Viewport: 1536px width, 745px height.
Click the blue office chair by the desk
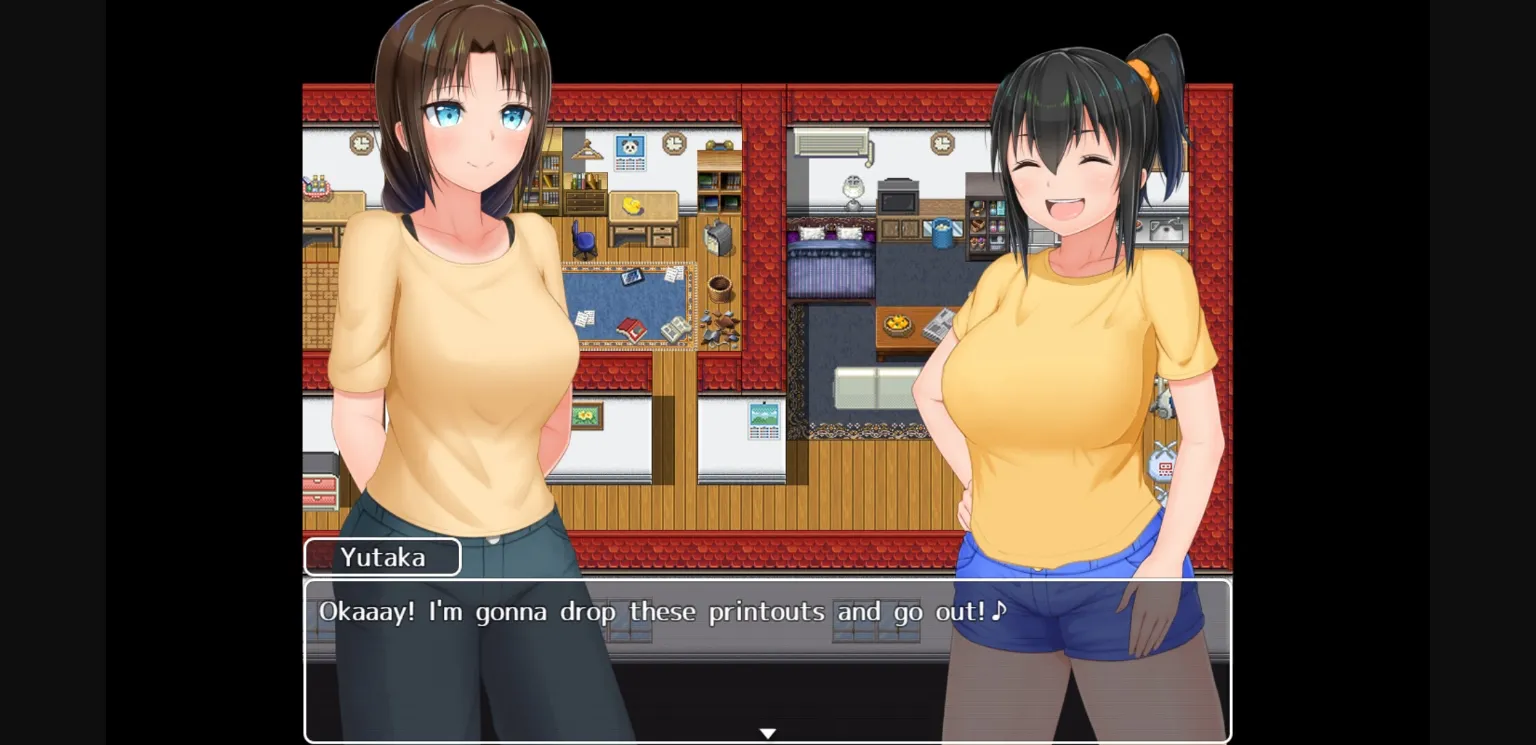(x=583, y=239)
